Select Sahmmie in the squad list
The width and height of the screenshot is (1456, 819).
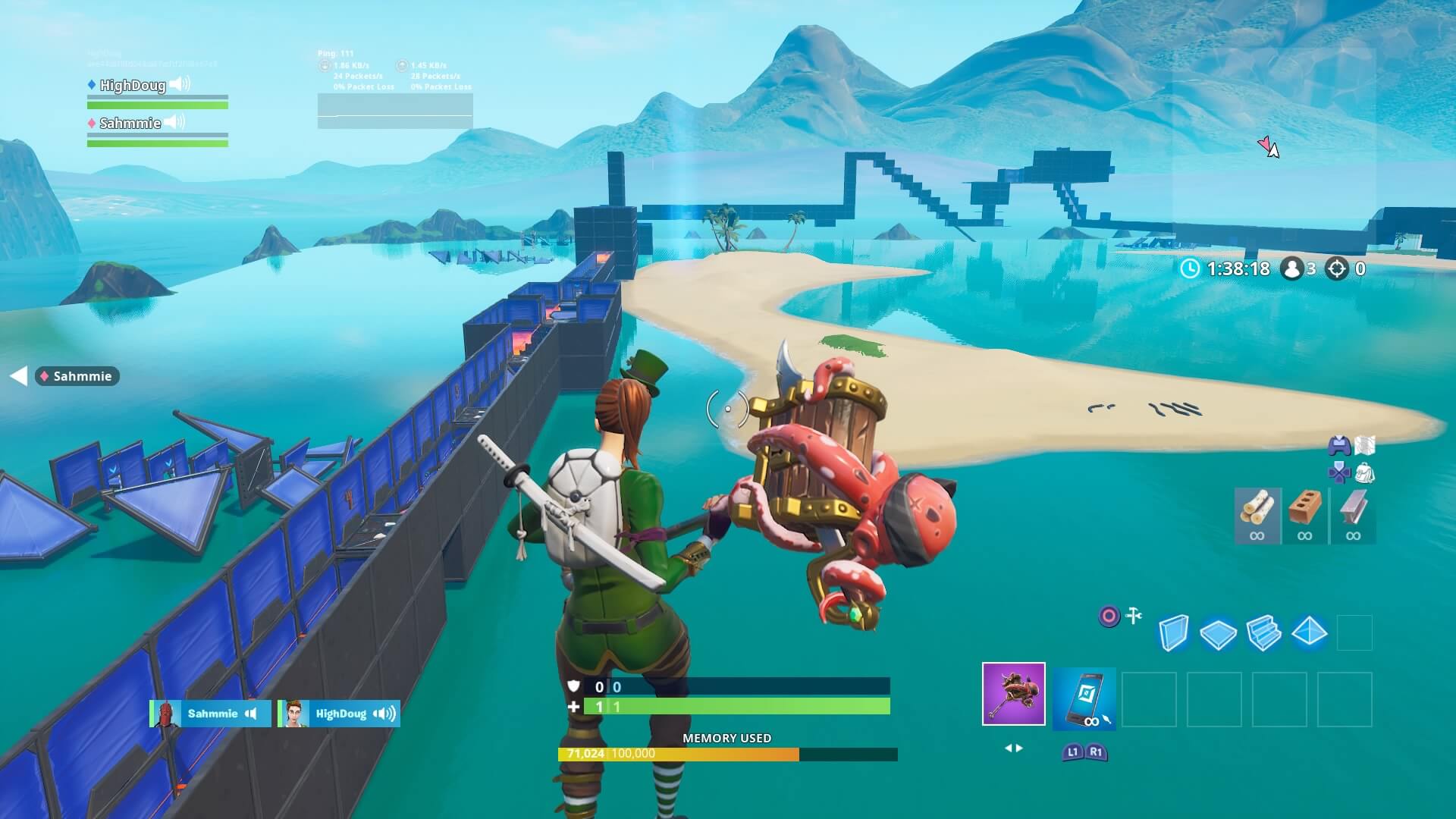[130, 123]
